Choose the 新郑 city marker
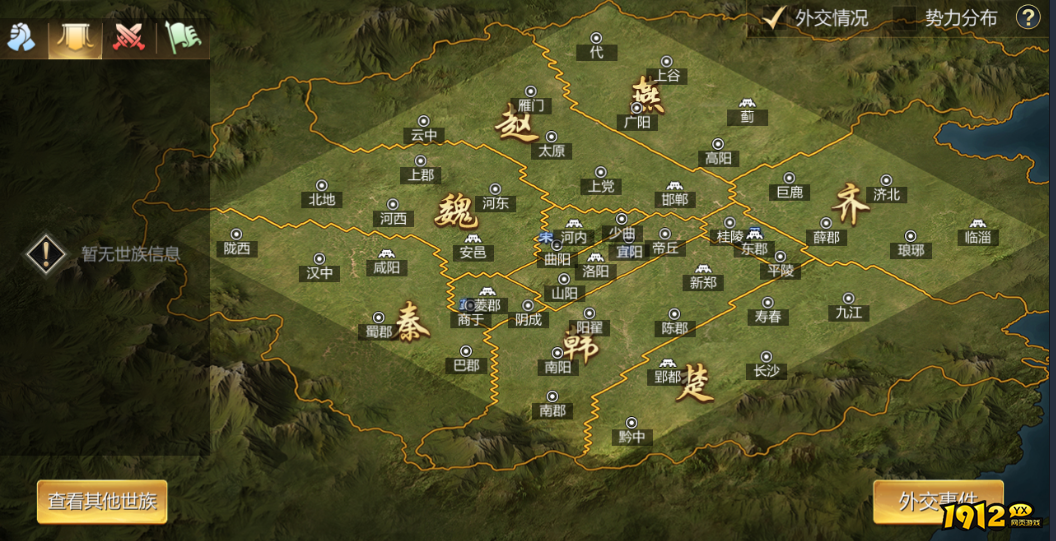The image size is (1056, 541). [x=704, y=270]
